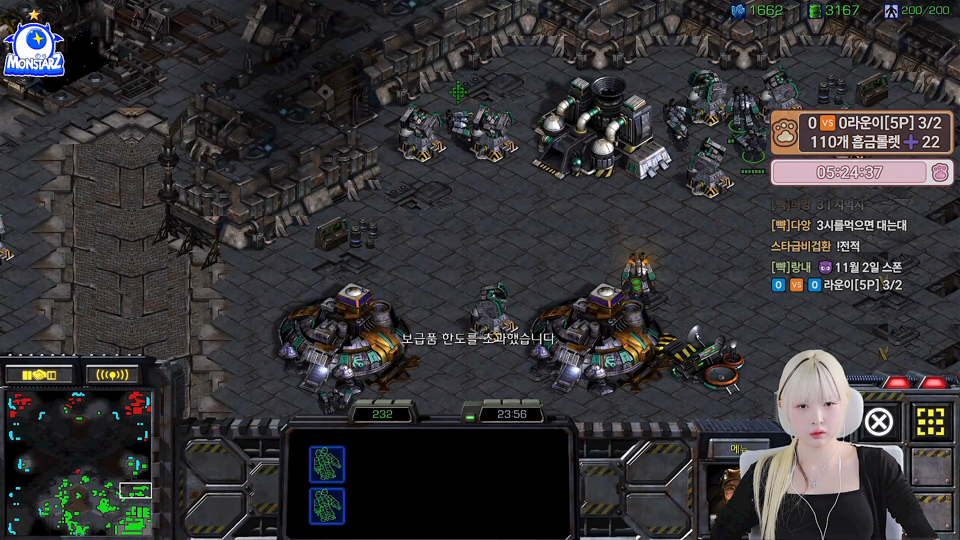Toggle the minimap signal broadcast button
Screen dimensions: 960x540
(x=113, y=375)
